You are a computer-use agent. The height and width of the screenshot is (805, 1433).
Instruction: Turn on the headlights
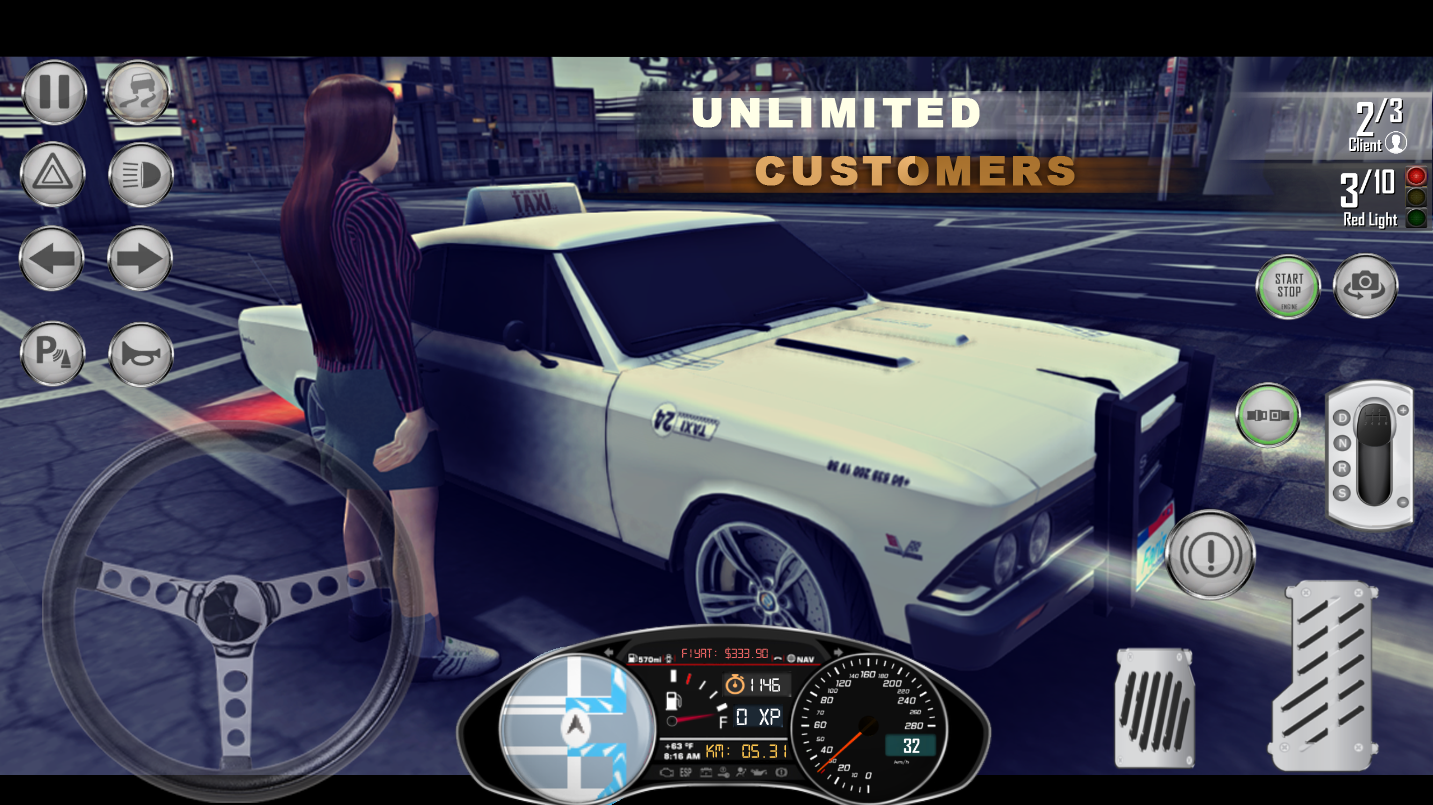[x=139, y=174]
